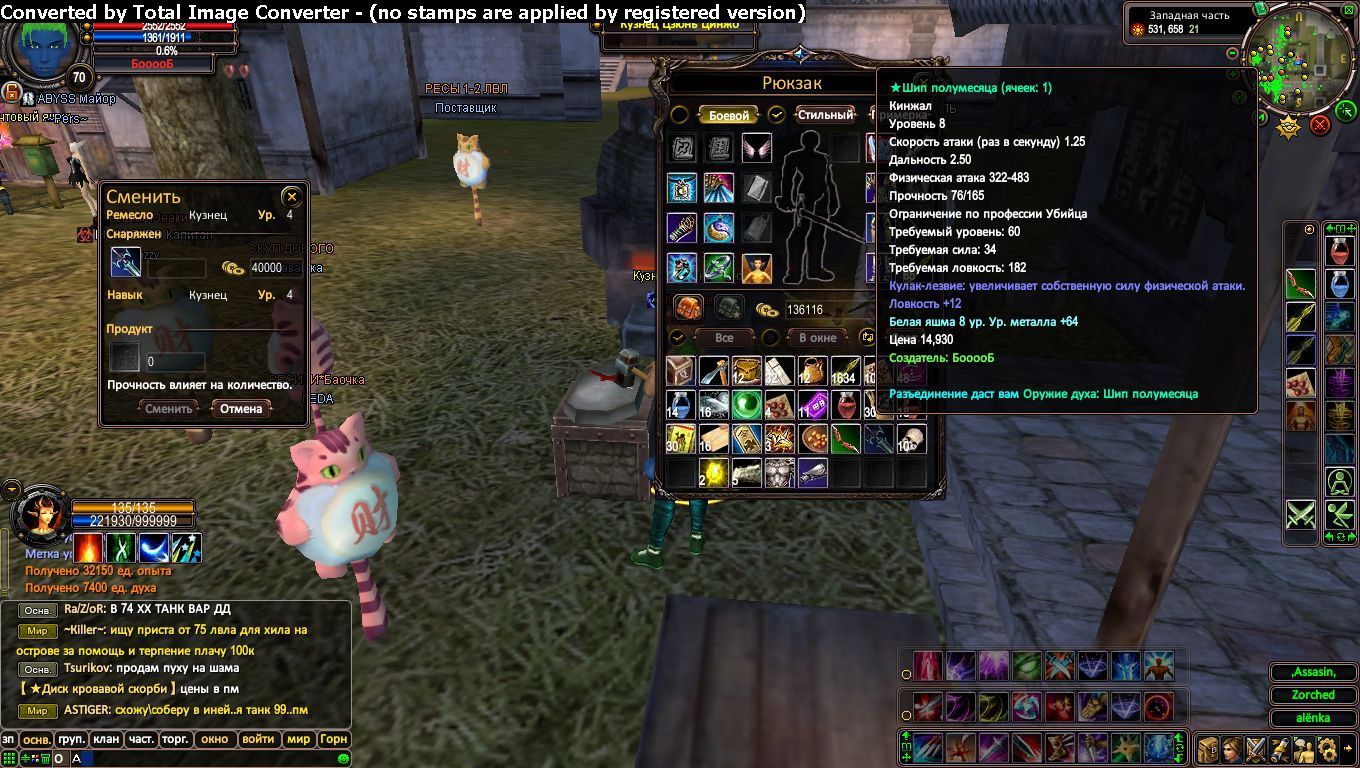Cancel with the Отмена button
This screenshot has width=1360, height=768.
pos(241,408)
